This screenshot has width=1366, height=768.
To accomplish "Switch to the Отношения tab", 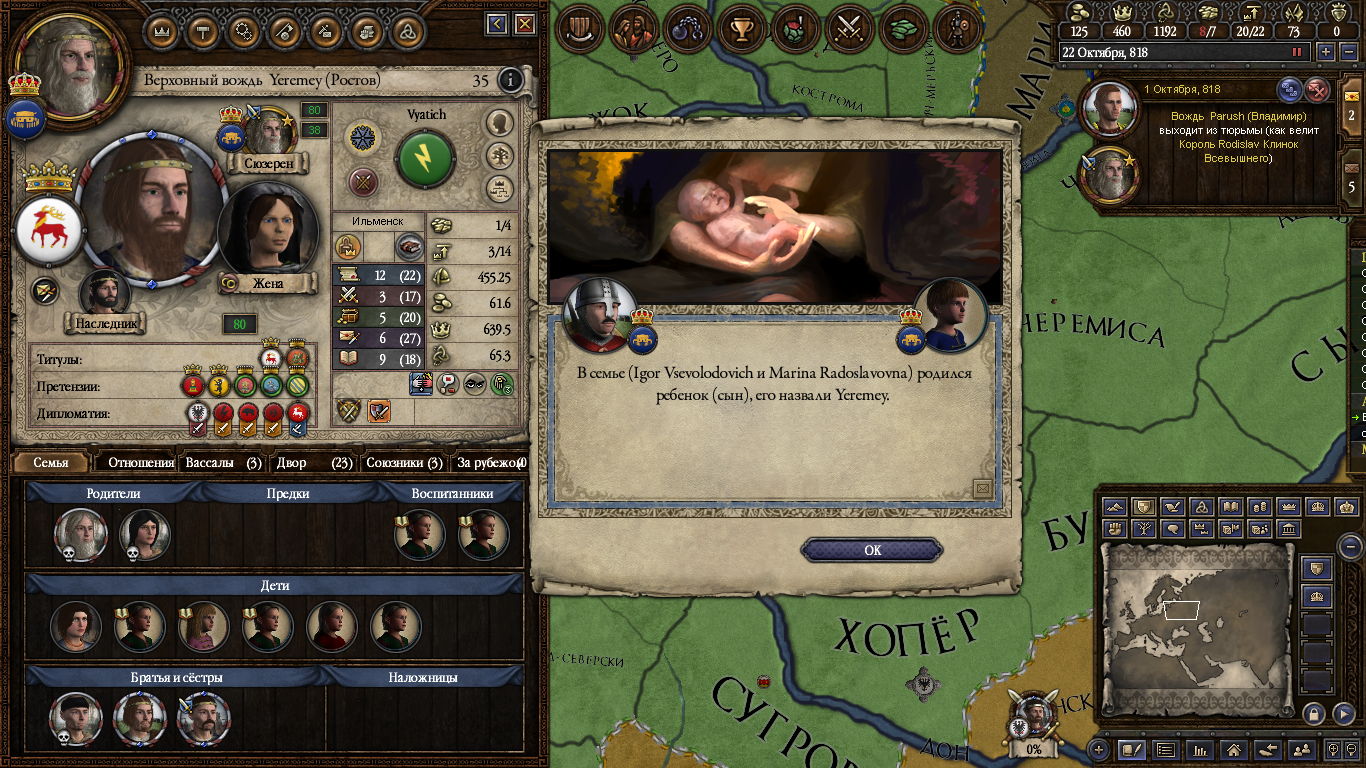I will pos(140,462).
